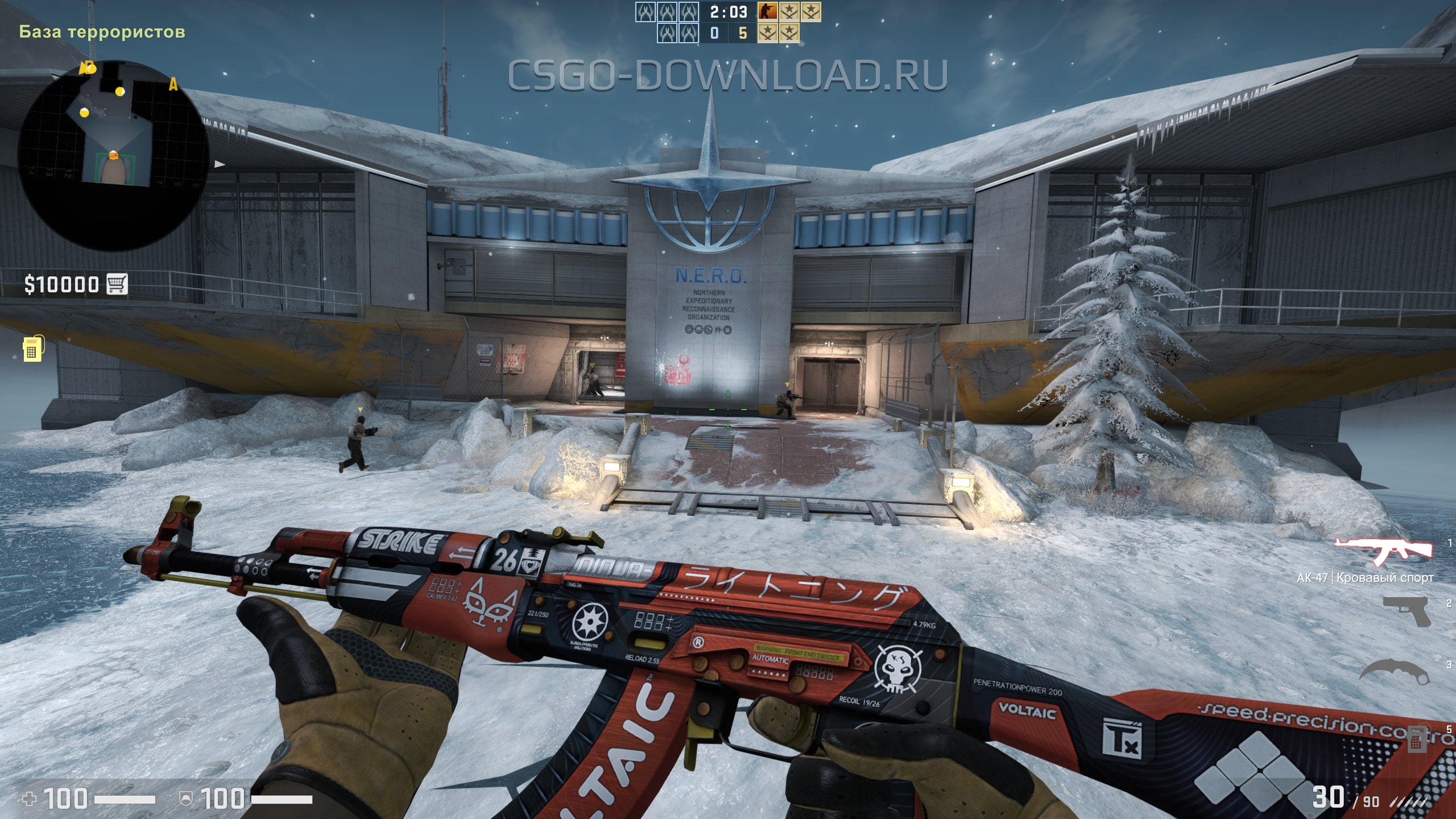Click the circular radar minimap
Screen dimensions: 1456x819
click(x=113, y=155)
